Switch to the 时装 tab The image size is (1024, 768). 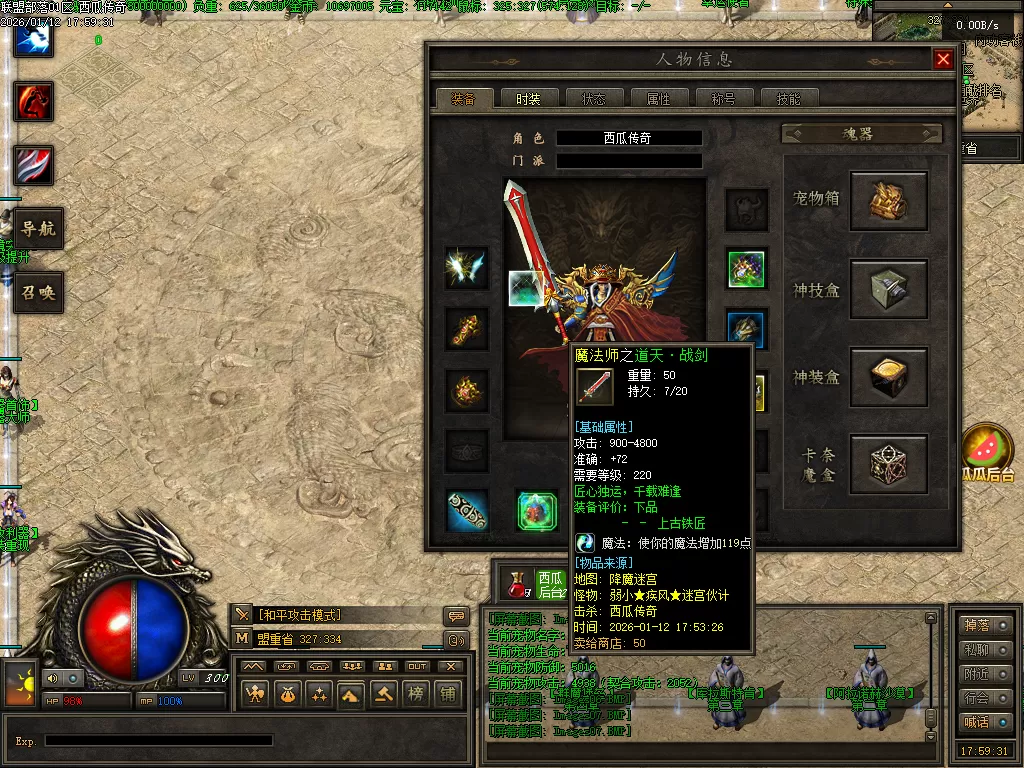(528, 99)
